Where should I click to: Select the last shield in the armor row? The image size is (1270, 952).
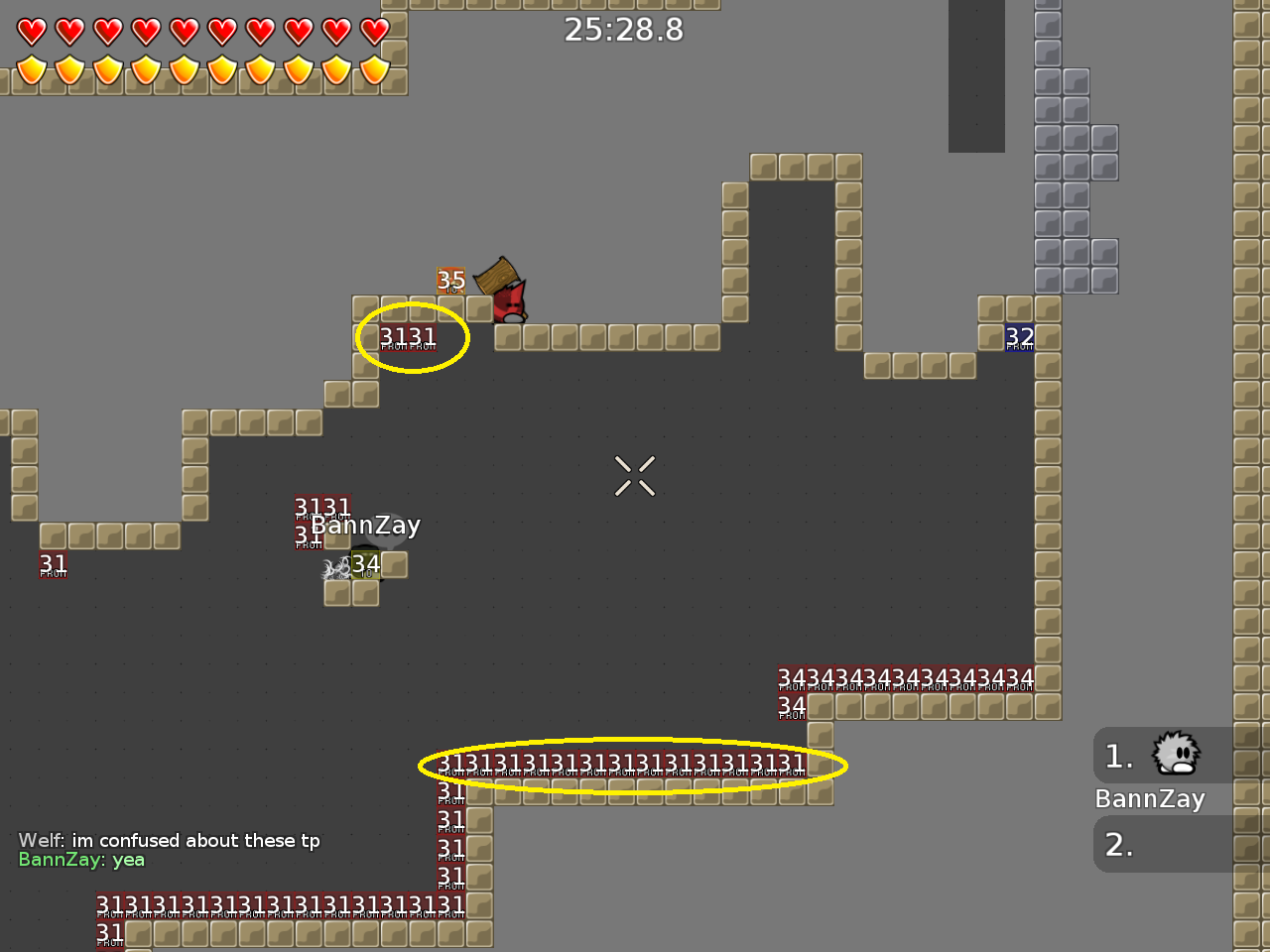(376, 71)
